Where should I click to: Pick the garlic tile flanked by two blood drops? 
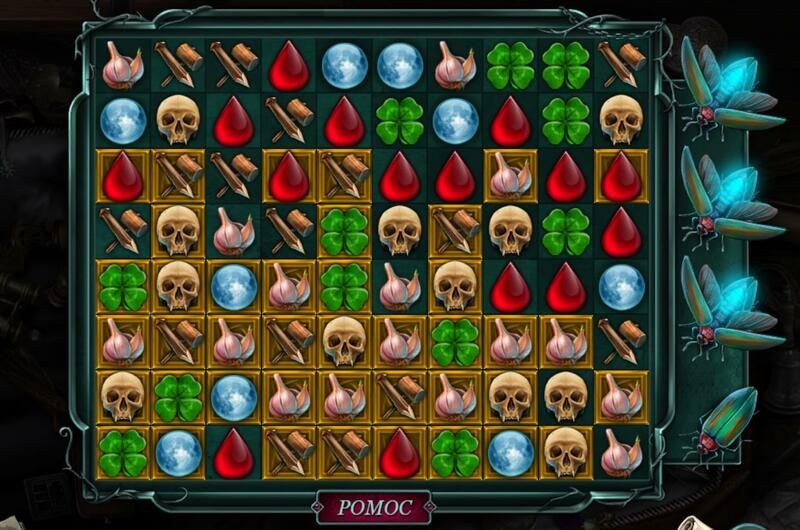coord(510,176)
